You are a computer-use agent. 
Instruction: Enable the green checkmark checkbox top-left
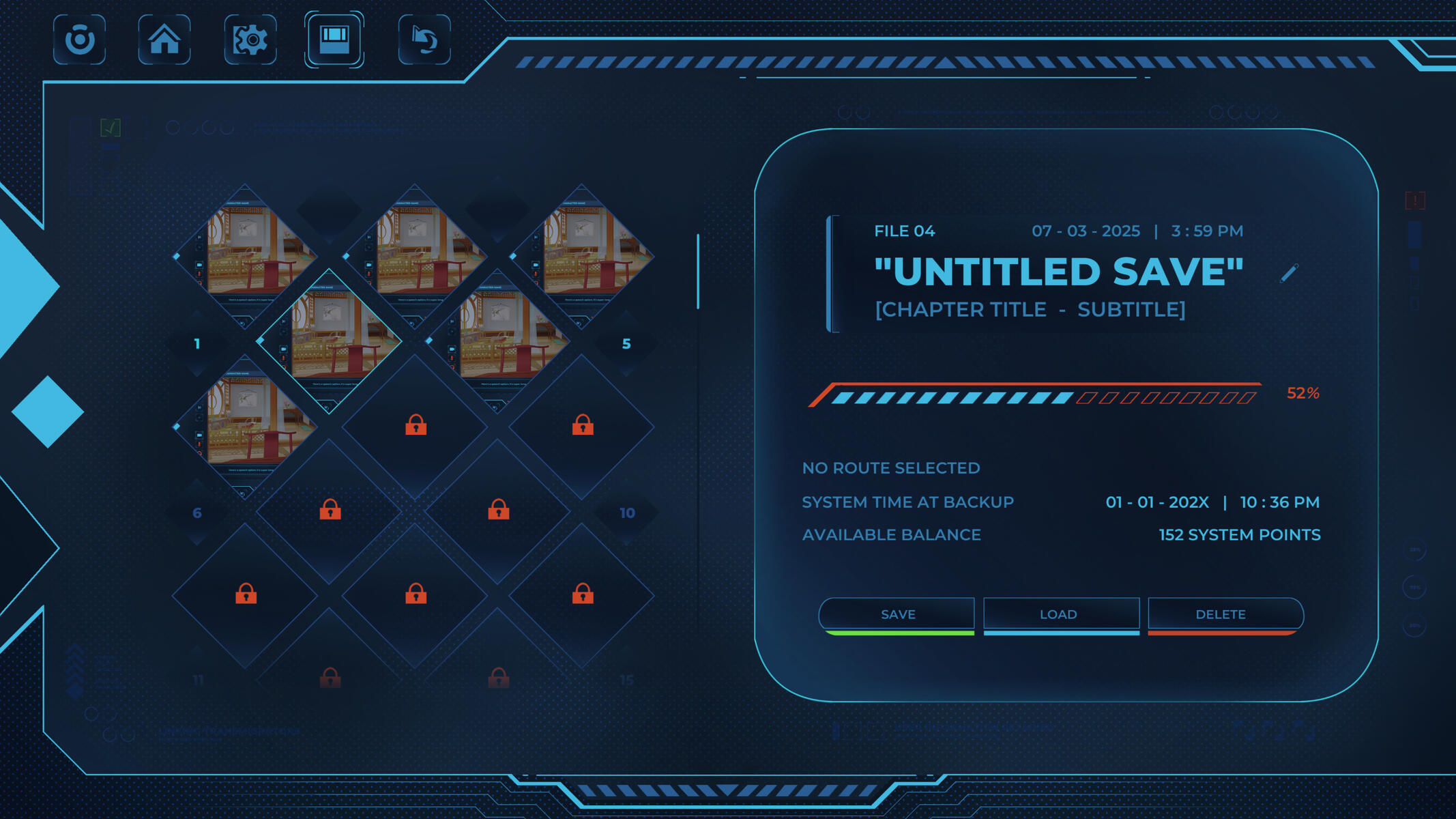point(111,127)
